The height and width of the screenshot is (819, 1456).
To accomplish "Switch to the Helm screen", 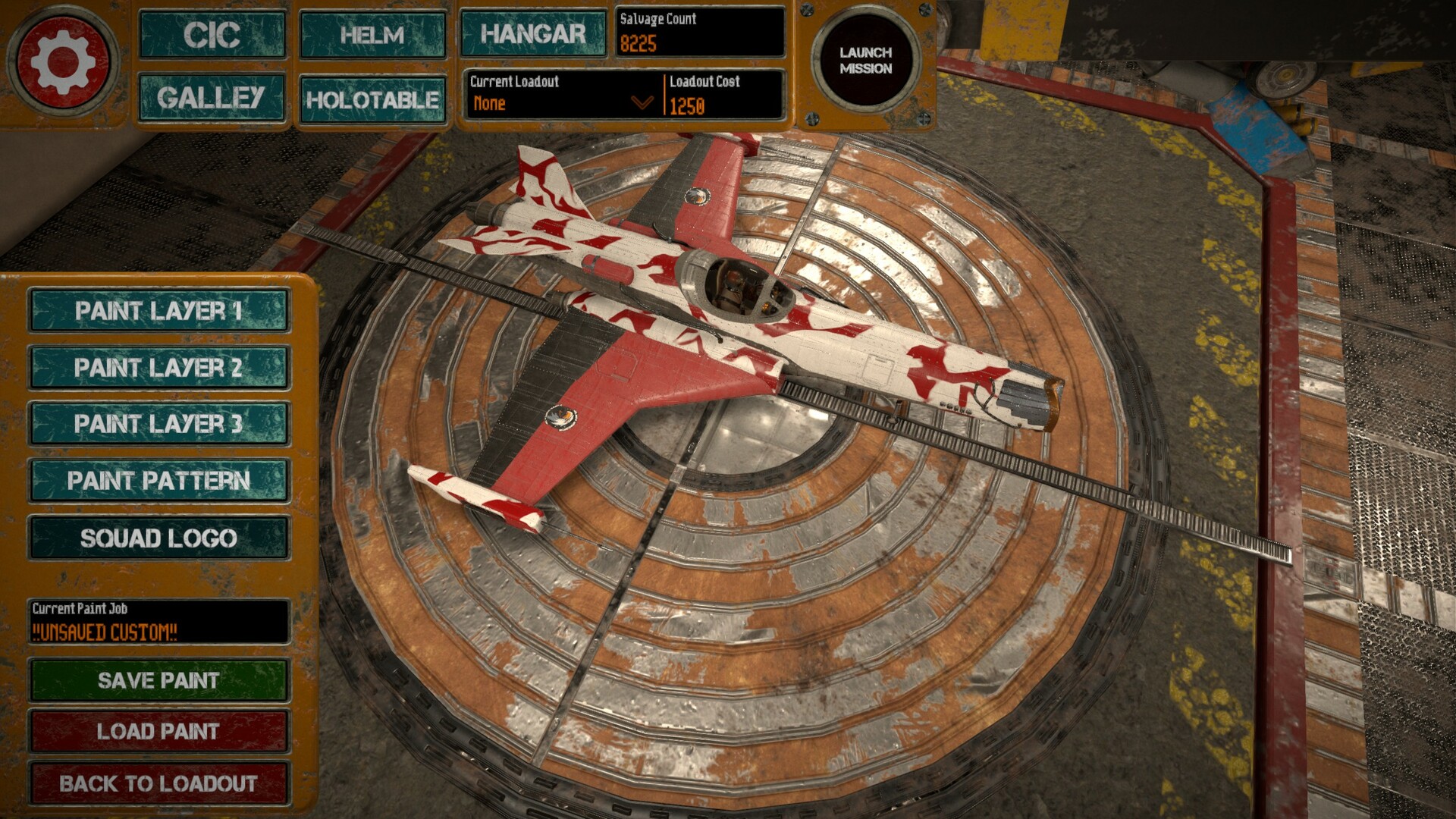I will click(372, 35).
